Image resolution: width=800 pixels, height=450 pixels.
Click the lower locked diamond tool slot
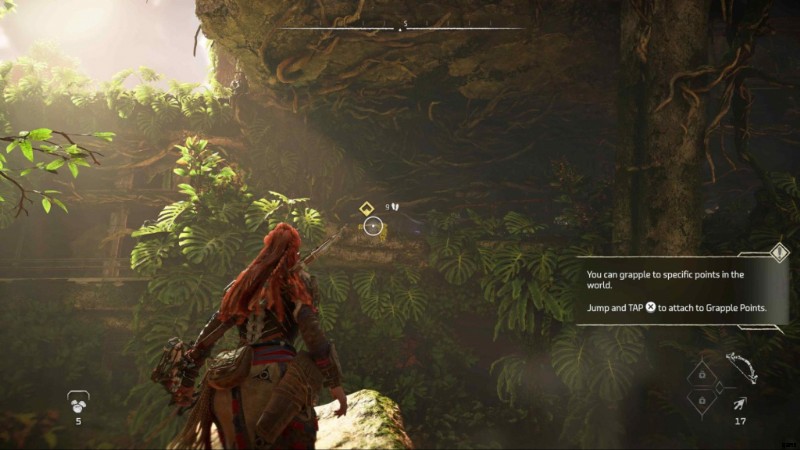coord(703,400)
